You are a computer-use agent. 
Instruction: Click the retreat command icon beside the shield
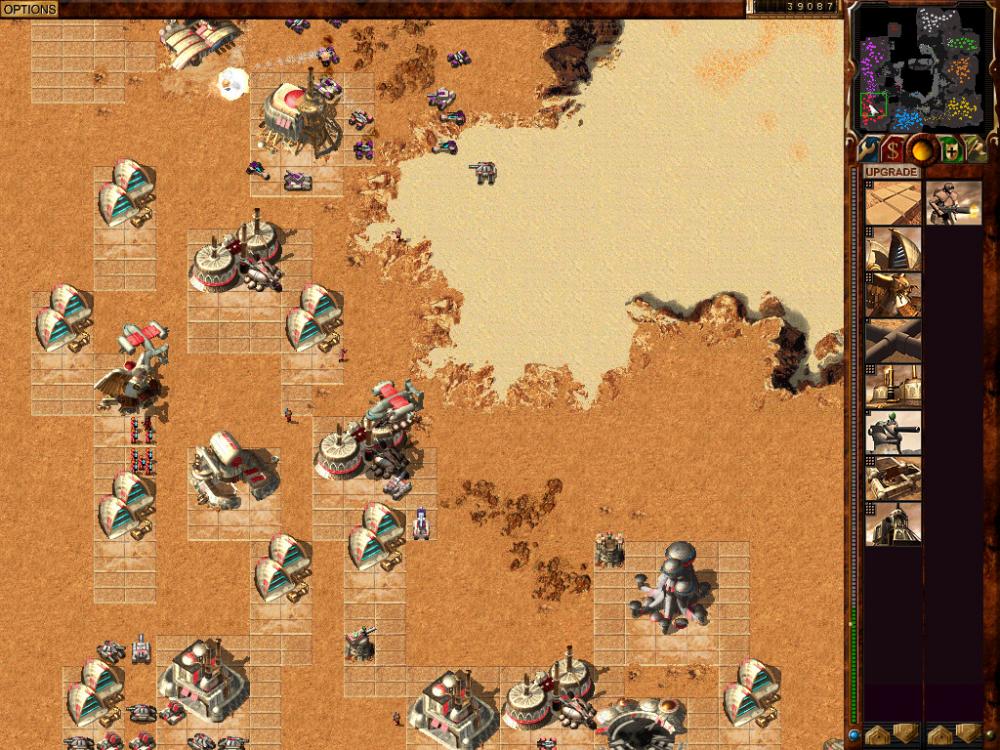click(975, 150)
